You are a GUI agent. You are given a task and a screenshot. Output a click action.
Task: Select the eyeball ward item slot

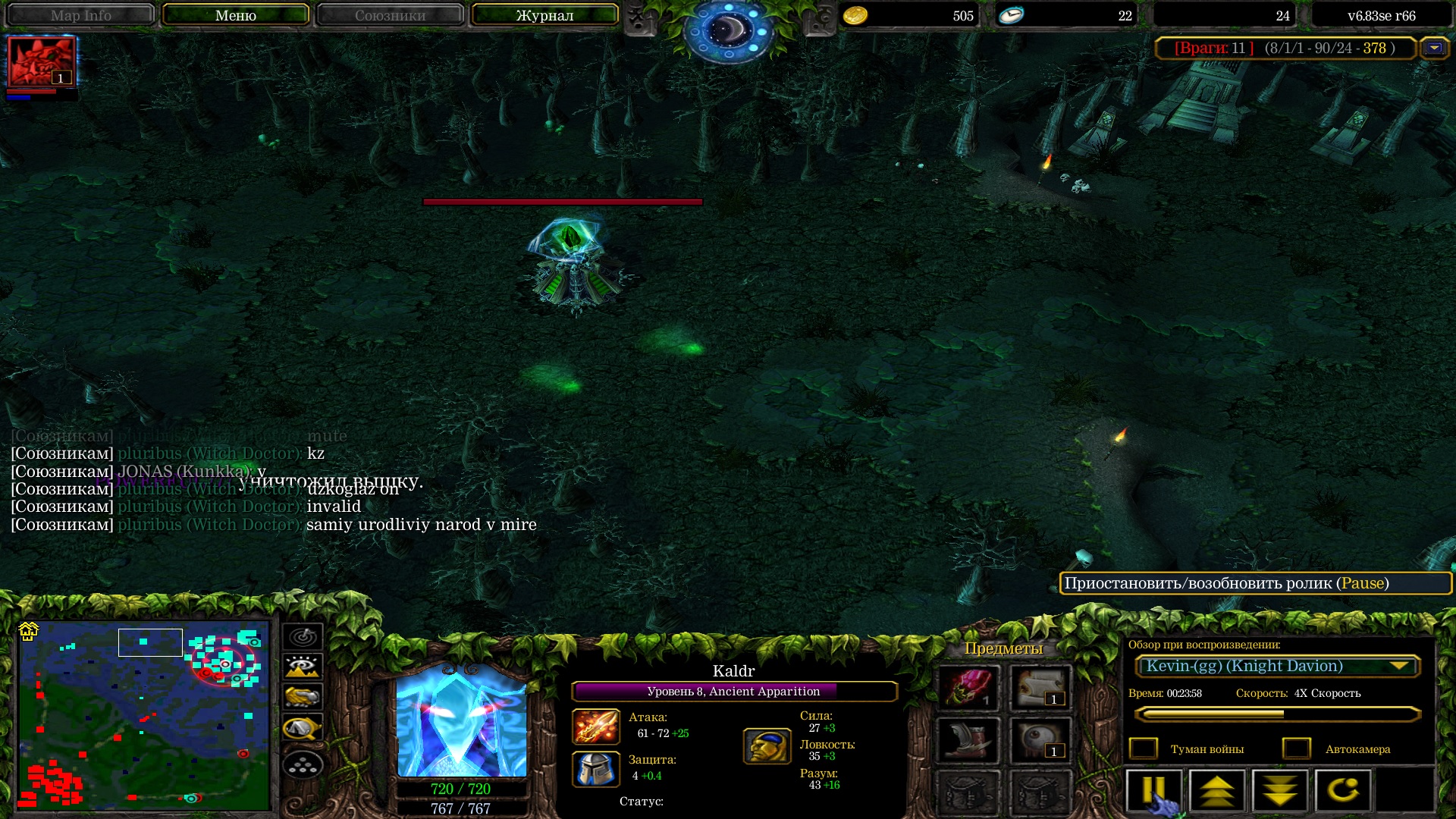tap(1040, 739)
